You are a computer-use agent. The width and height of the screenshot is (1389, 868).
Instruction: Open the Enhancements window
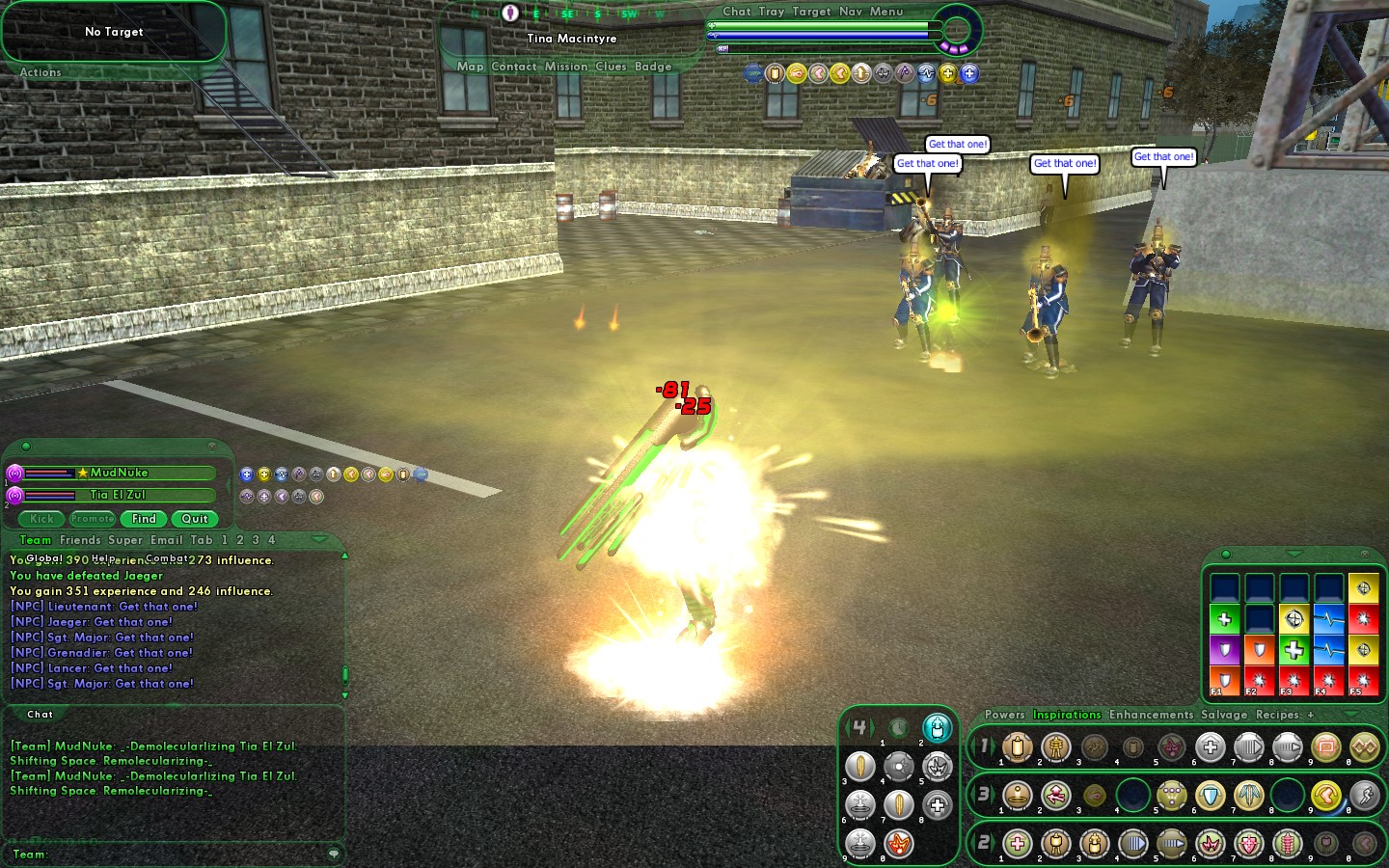tap(1151, 715)
